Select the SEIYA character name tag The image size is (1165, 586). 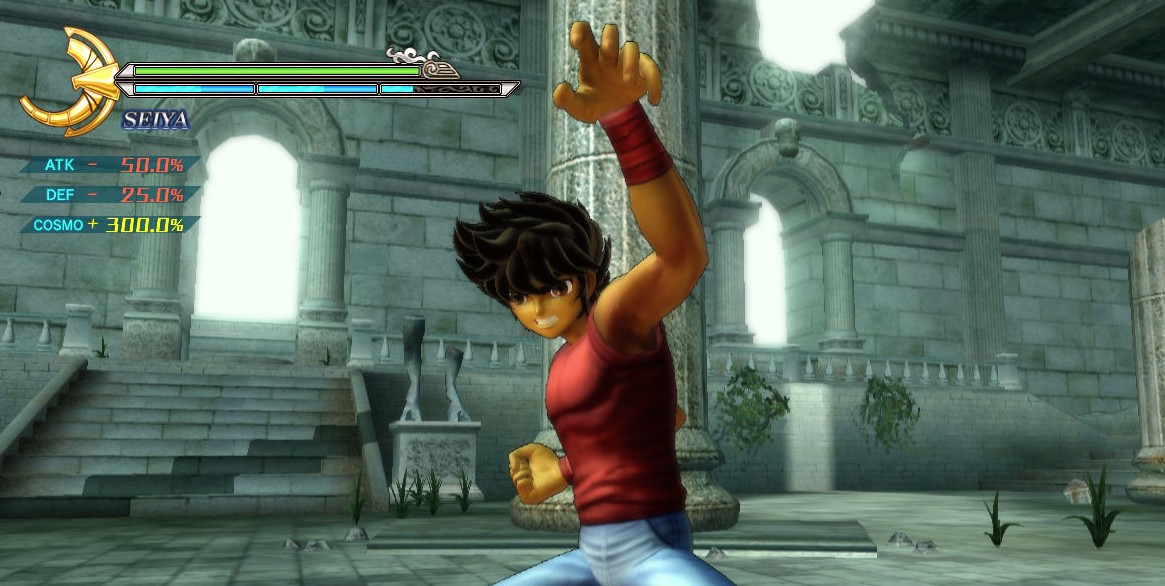point(155,121)
